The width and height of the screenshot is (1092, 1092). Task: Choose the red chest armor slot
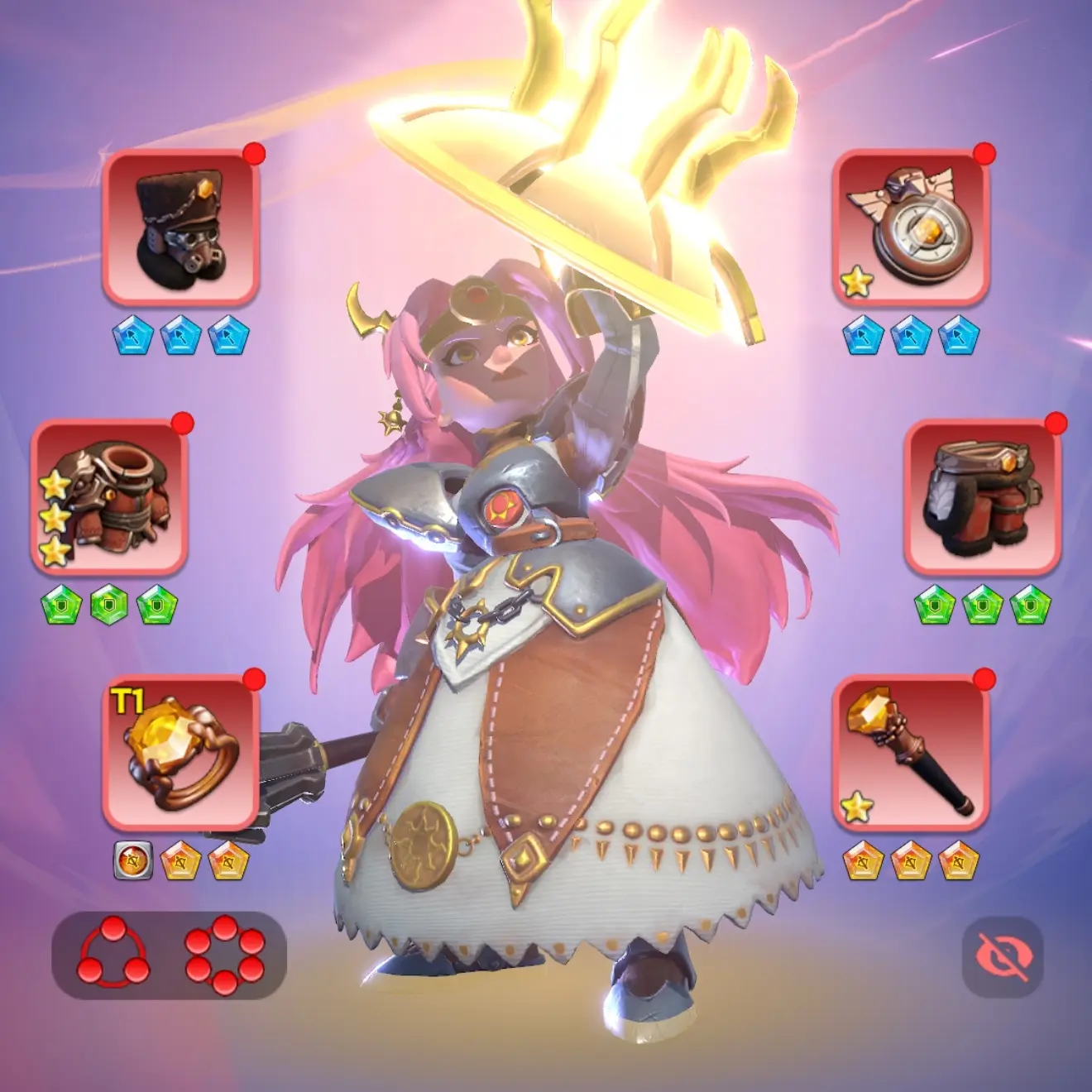tap(109, 496)
